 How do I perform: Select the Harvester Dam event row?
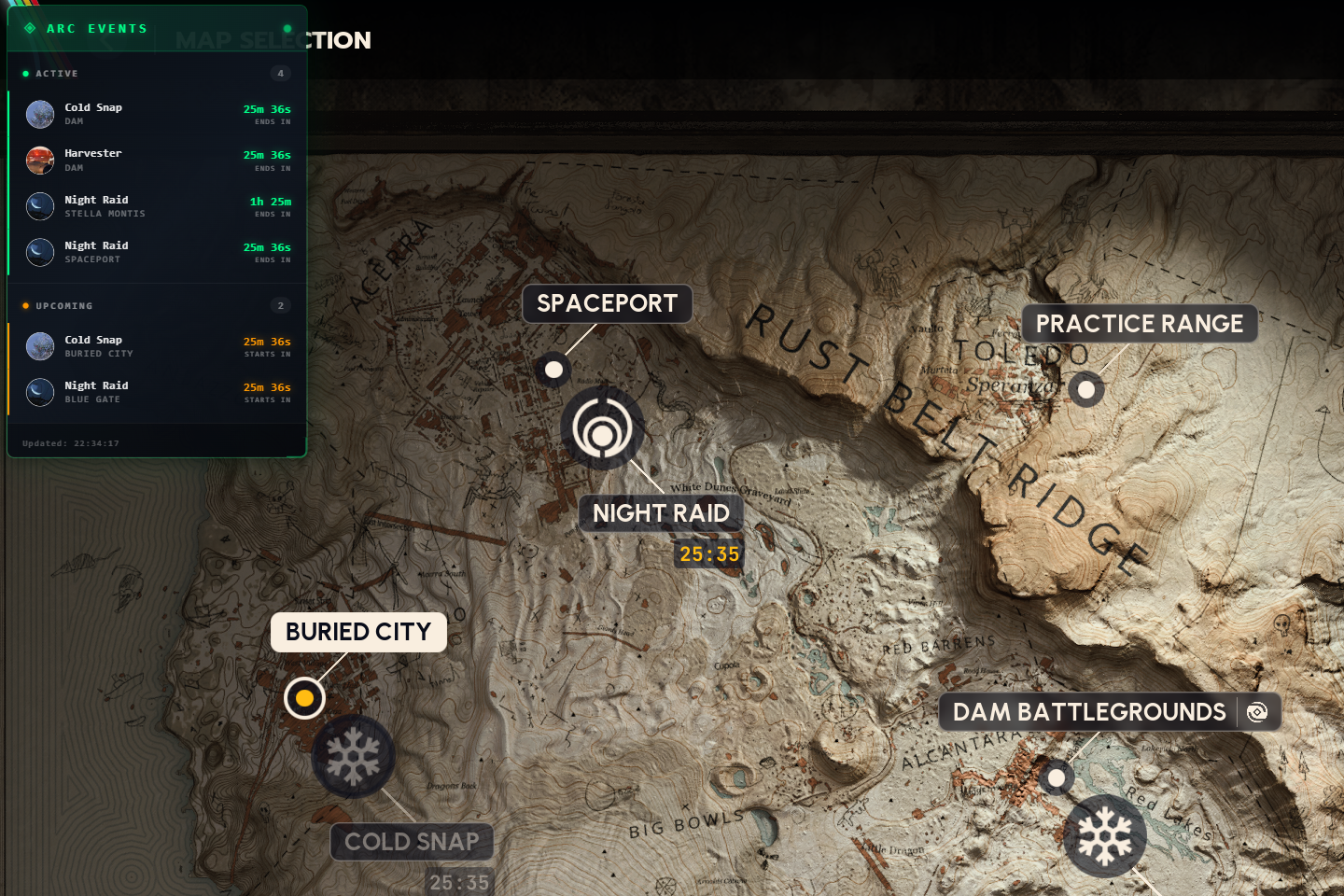pyautogui.click(x=158, y=161)
